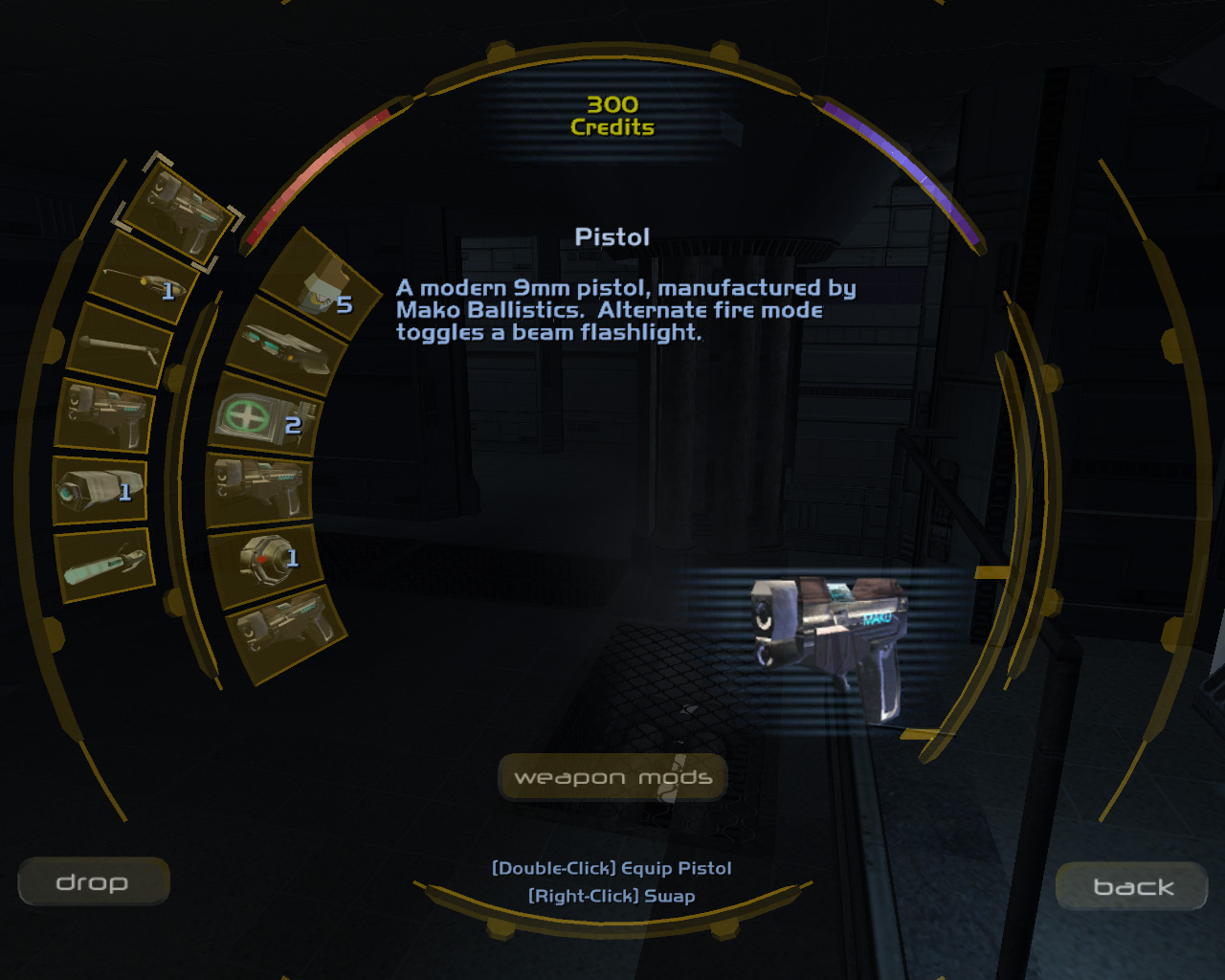
Task: Click the drop button
Action: (93, 881)
